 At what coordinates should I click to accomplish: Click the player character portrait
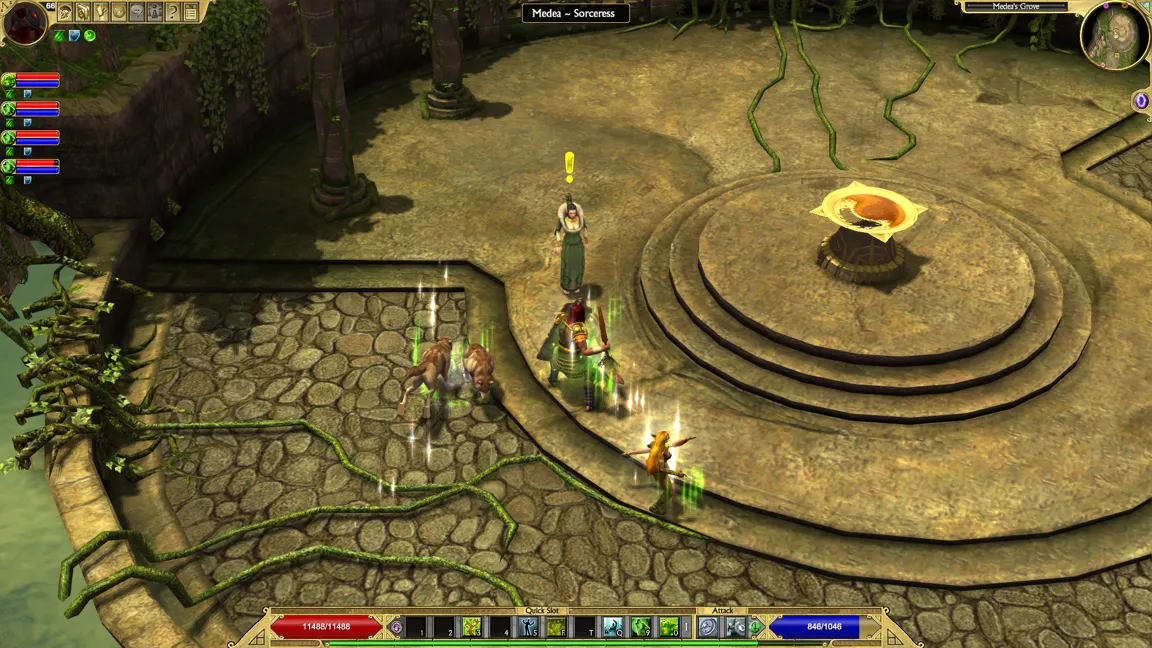(x=24, y=23)
